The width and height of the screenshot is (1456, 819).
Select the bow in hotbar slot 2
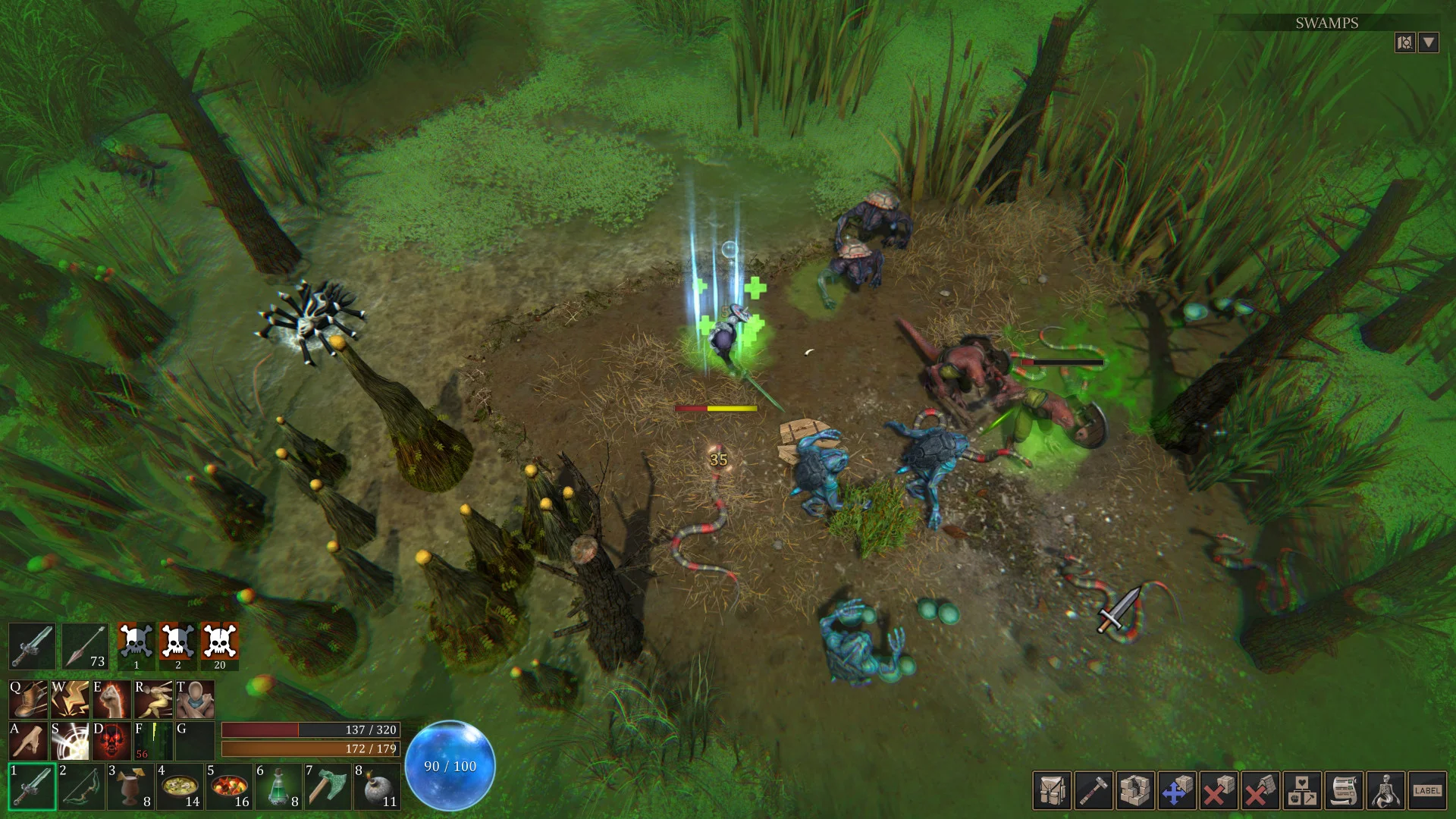81,788
